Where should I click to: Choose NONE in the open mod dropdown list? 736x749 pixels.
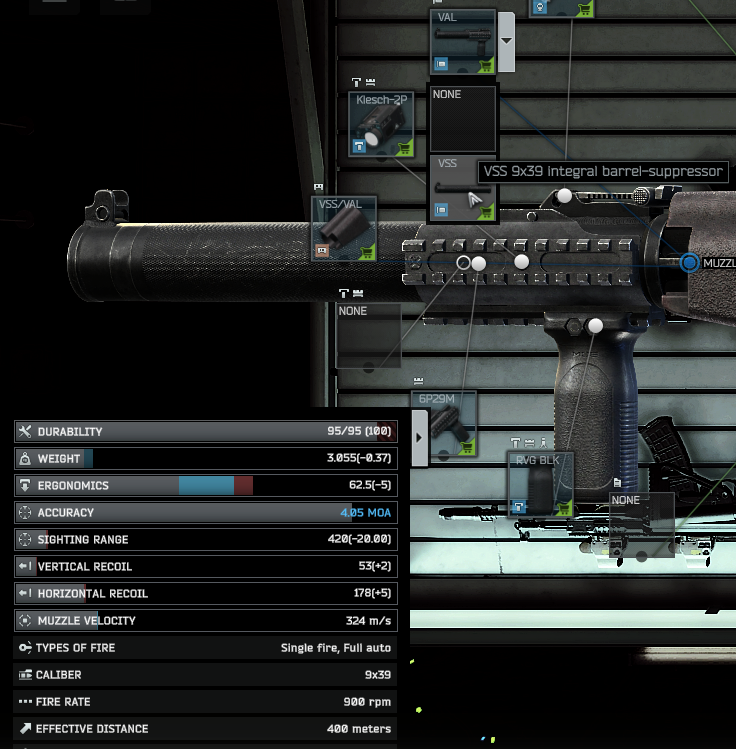(462, 118)
